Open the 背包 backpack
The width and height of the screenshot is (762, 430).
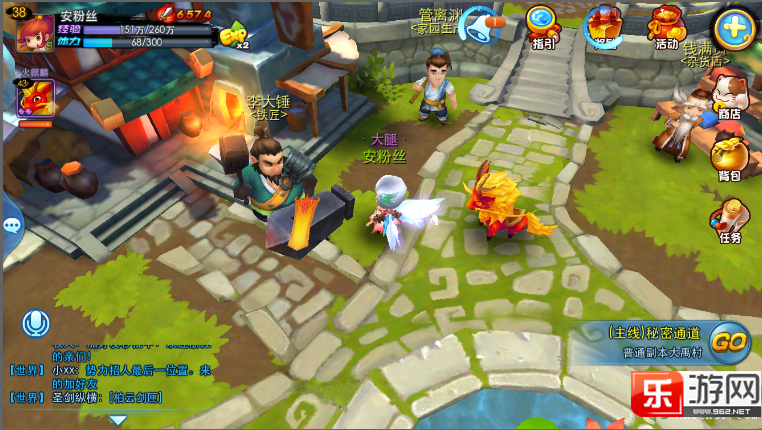730,158
